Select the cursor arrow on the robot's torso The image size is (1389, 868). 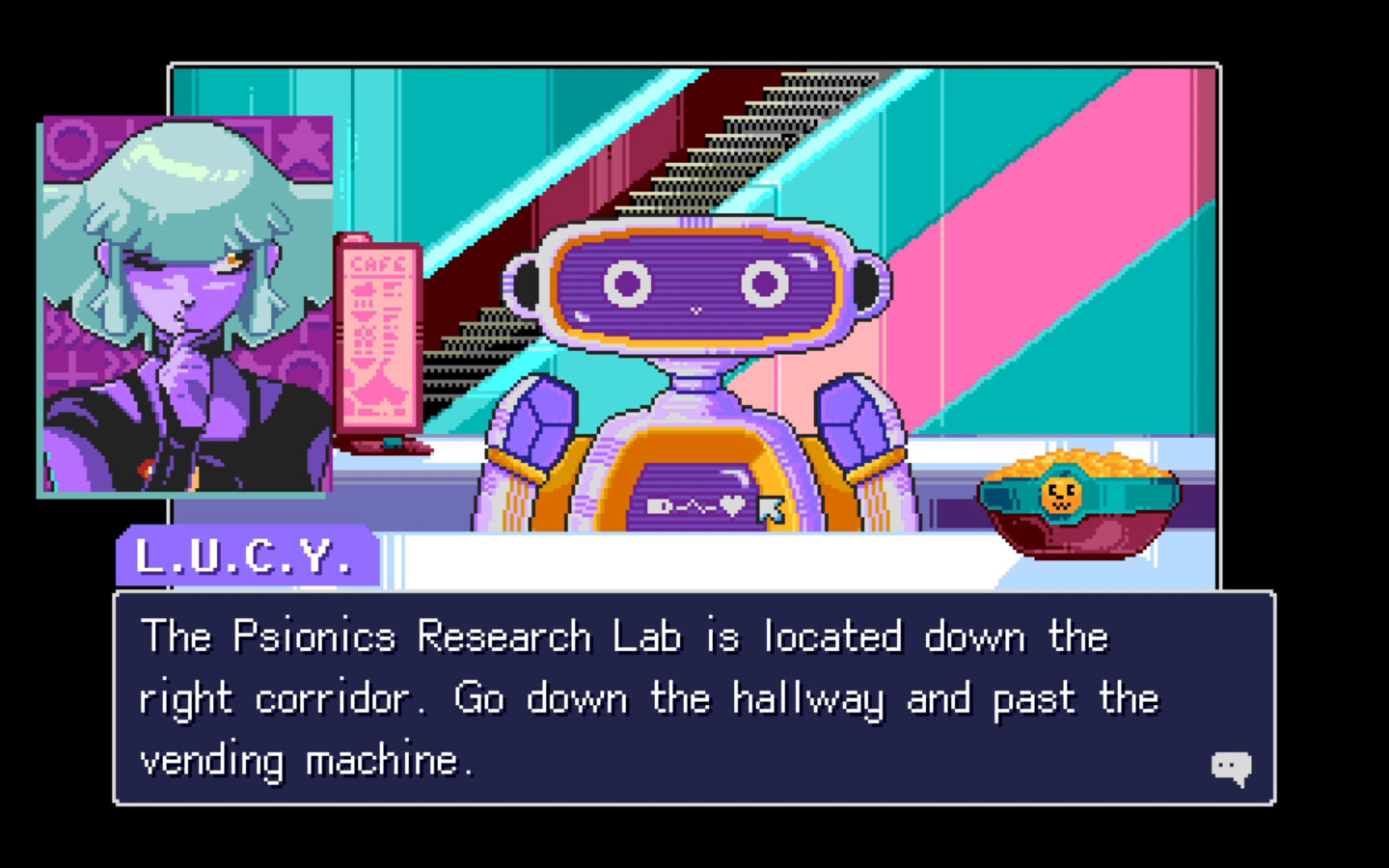770,508
